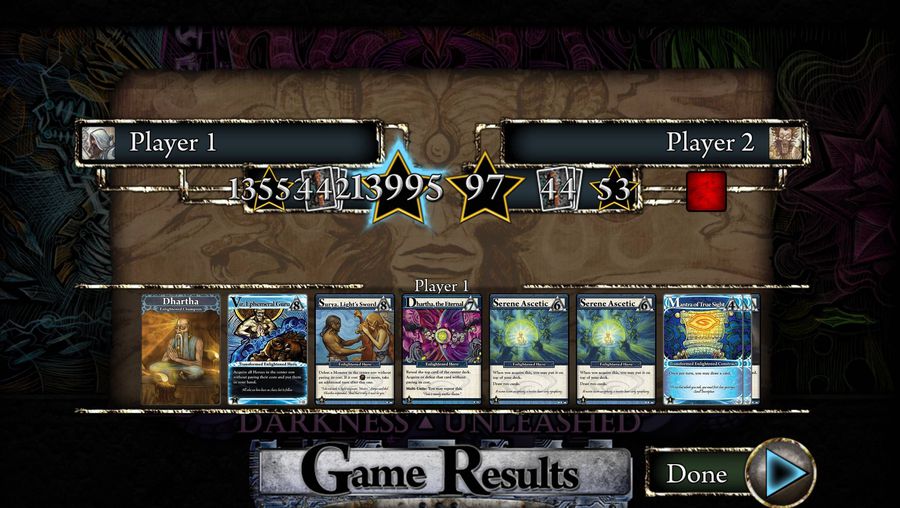Select the Mantra of True Sight card

[x=706, y=349]
